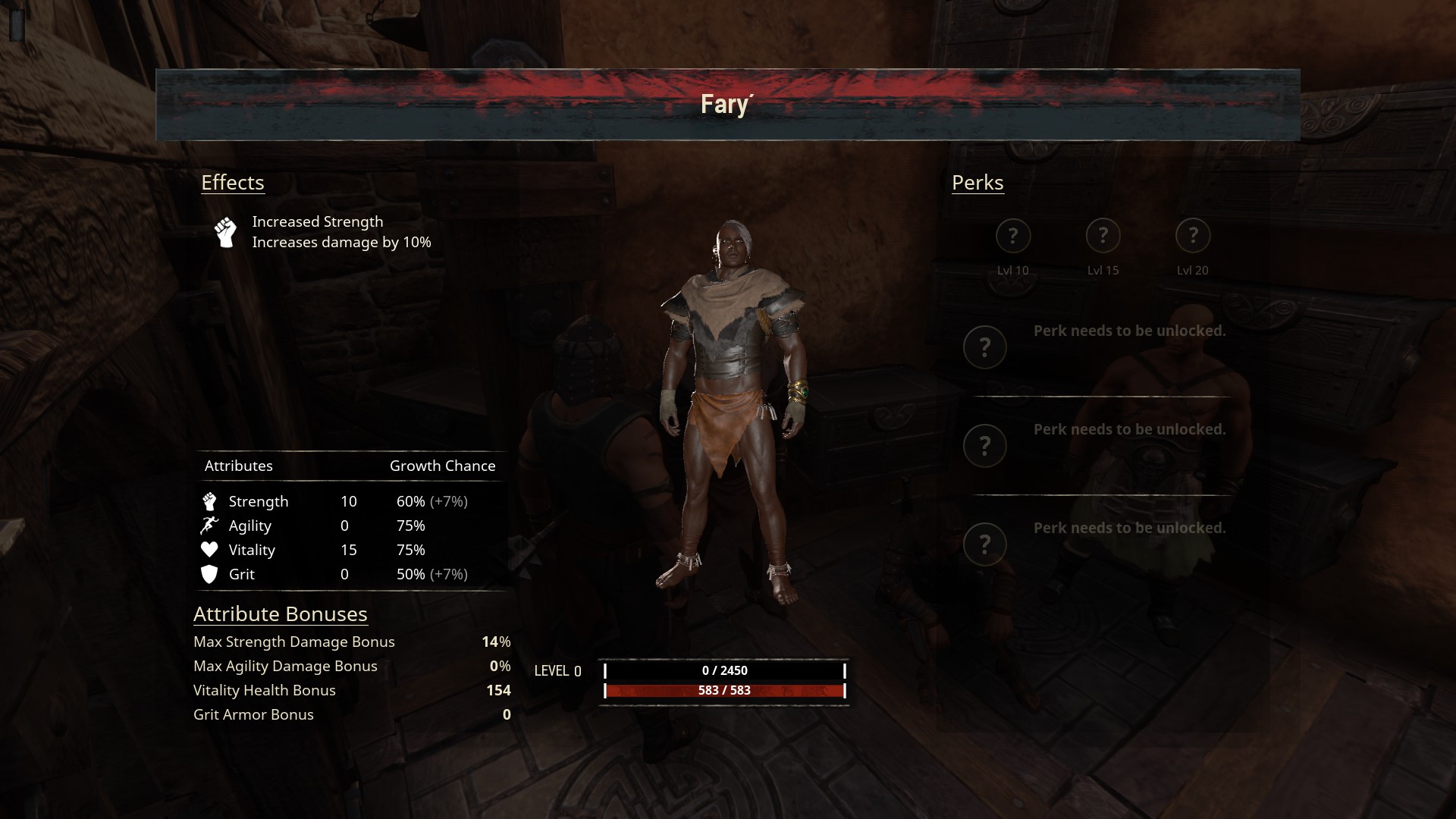Select the Lvl 10 perk question mark icon
This screenshot has width=1456, height=819.
(1014, 236)
